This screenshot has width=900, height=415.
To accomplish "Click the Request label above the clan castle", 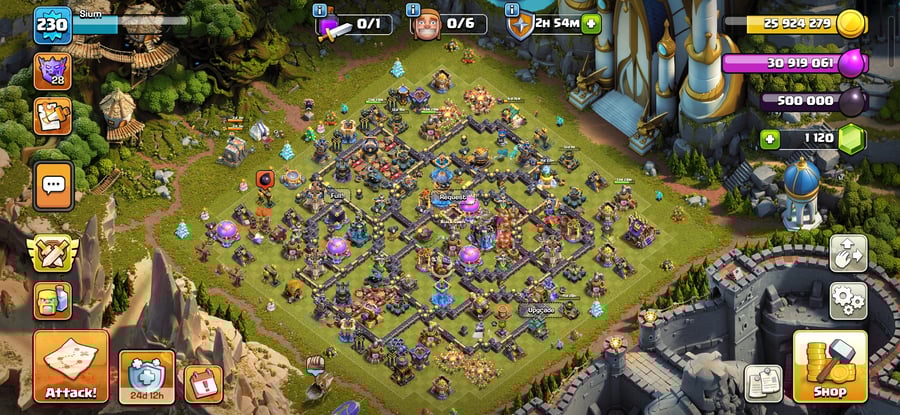I will [x=452, y=197].
